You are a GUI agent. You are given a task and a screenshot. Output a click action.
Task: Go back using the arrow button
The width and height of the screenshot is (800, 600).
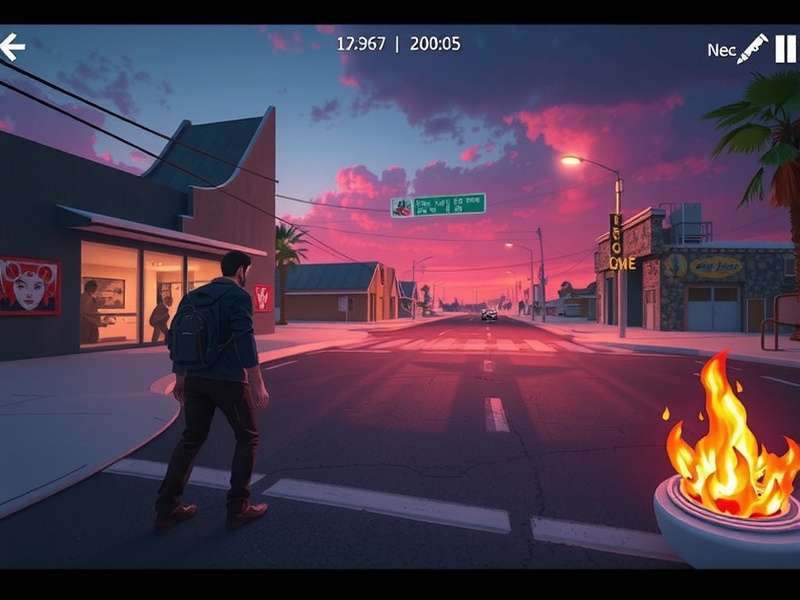click(x=12, y=47)
